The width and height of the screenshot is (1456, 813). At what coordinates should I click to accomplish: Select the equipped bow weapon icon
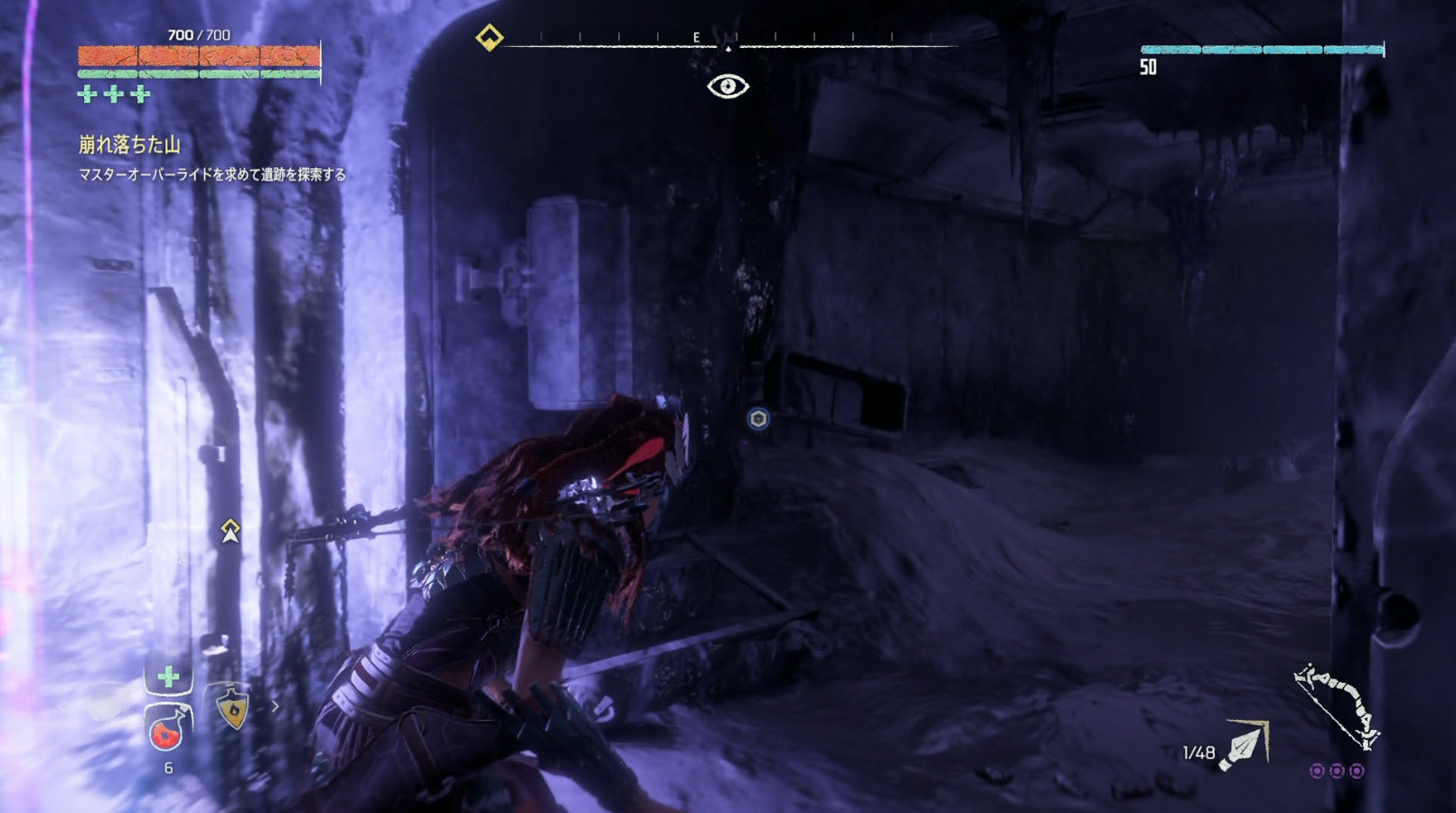(x=1336, y=708)
